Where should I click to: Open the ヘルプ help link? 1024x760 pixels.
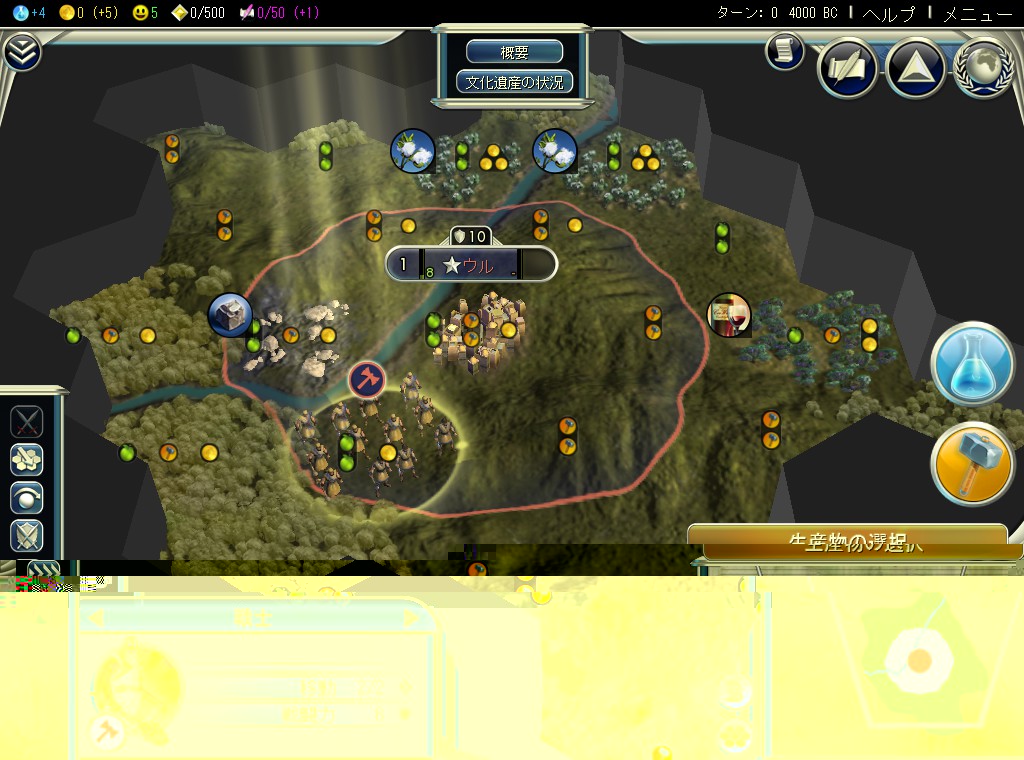click(x=887, y=13)
